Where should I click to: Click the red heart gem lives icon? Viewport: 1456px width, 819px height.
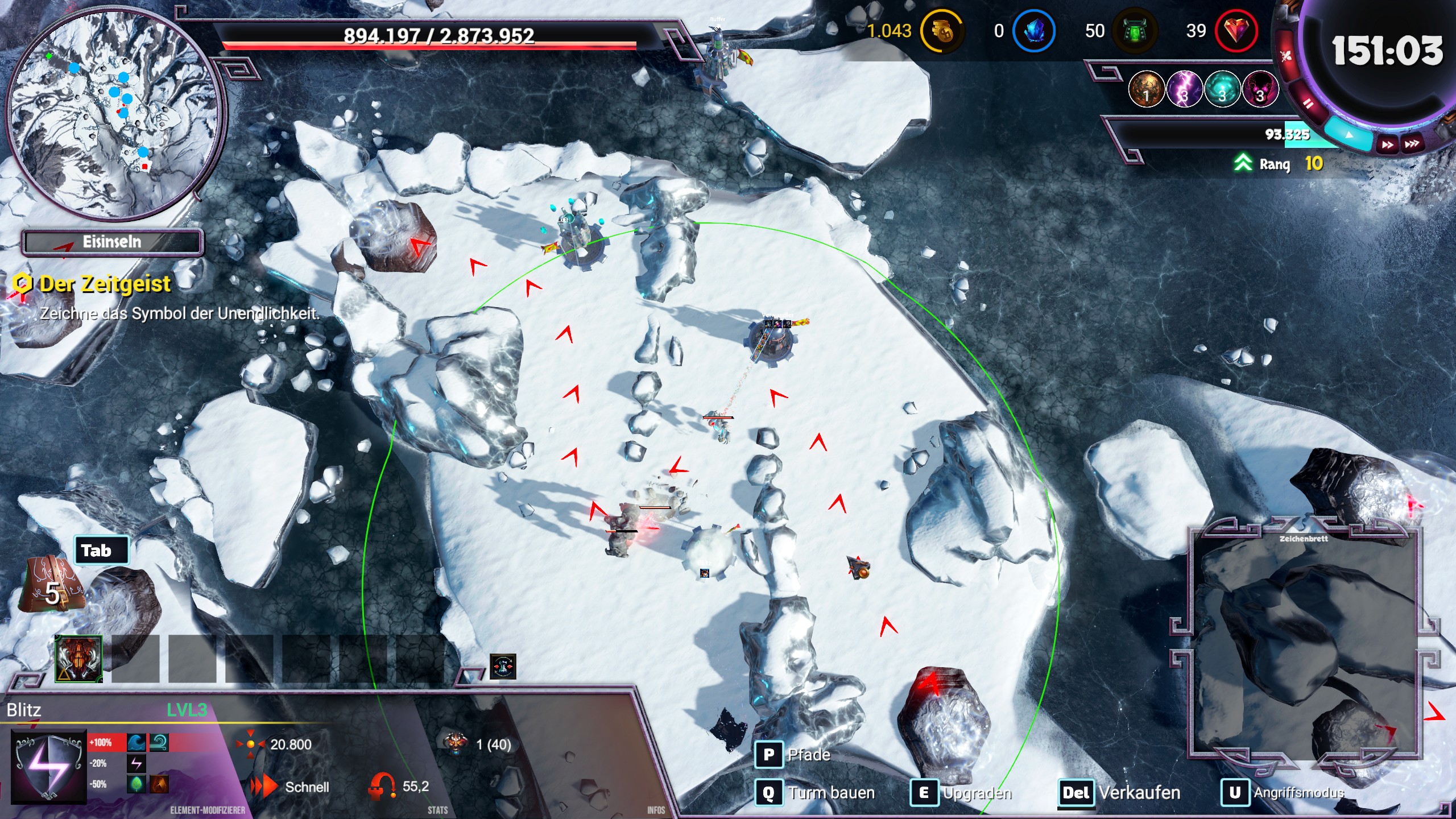tap(1235, 31)
